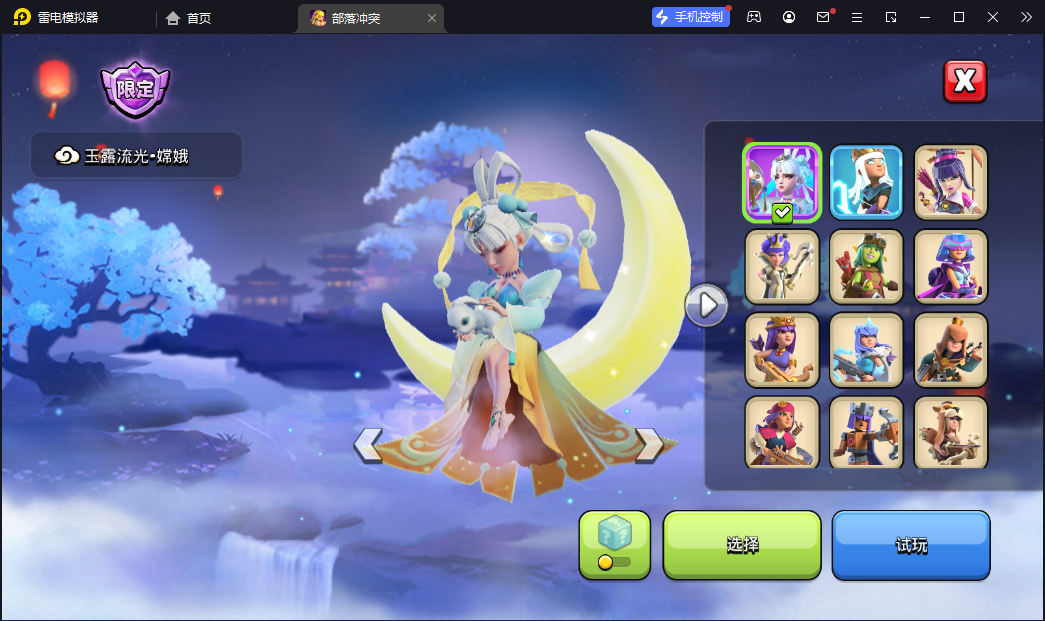Show the next skin with the right arrow

pos(649,445)
